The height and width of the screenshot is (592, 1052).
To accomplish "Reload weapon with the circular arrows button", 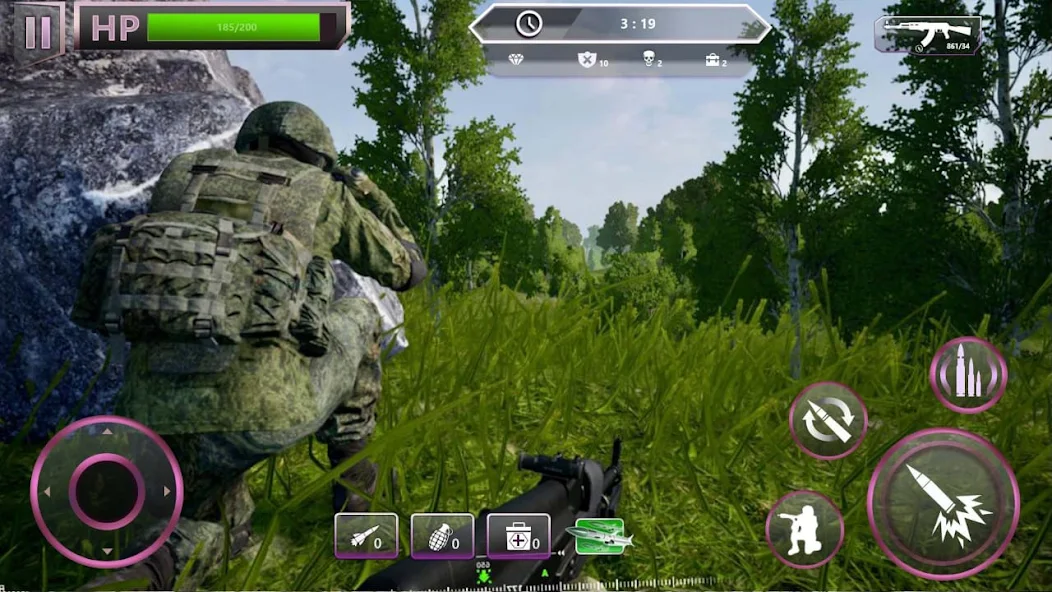I will pyautogui.click(x=828, y=420).
